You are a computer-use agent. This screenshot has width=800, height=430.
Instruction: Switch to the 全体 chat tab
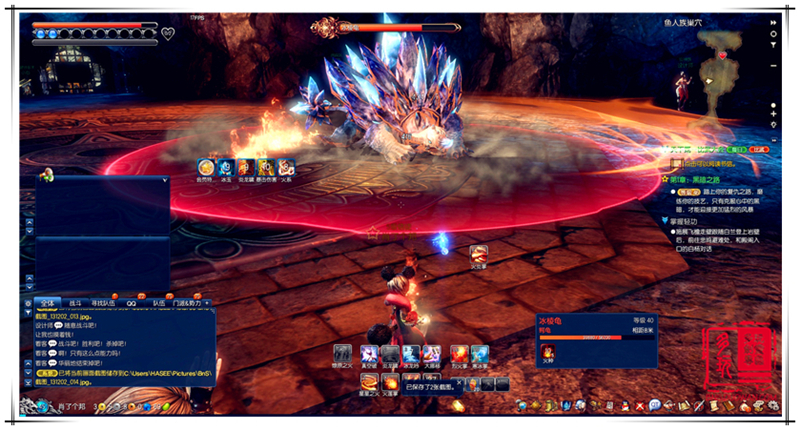click(x=48, y=302)
